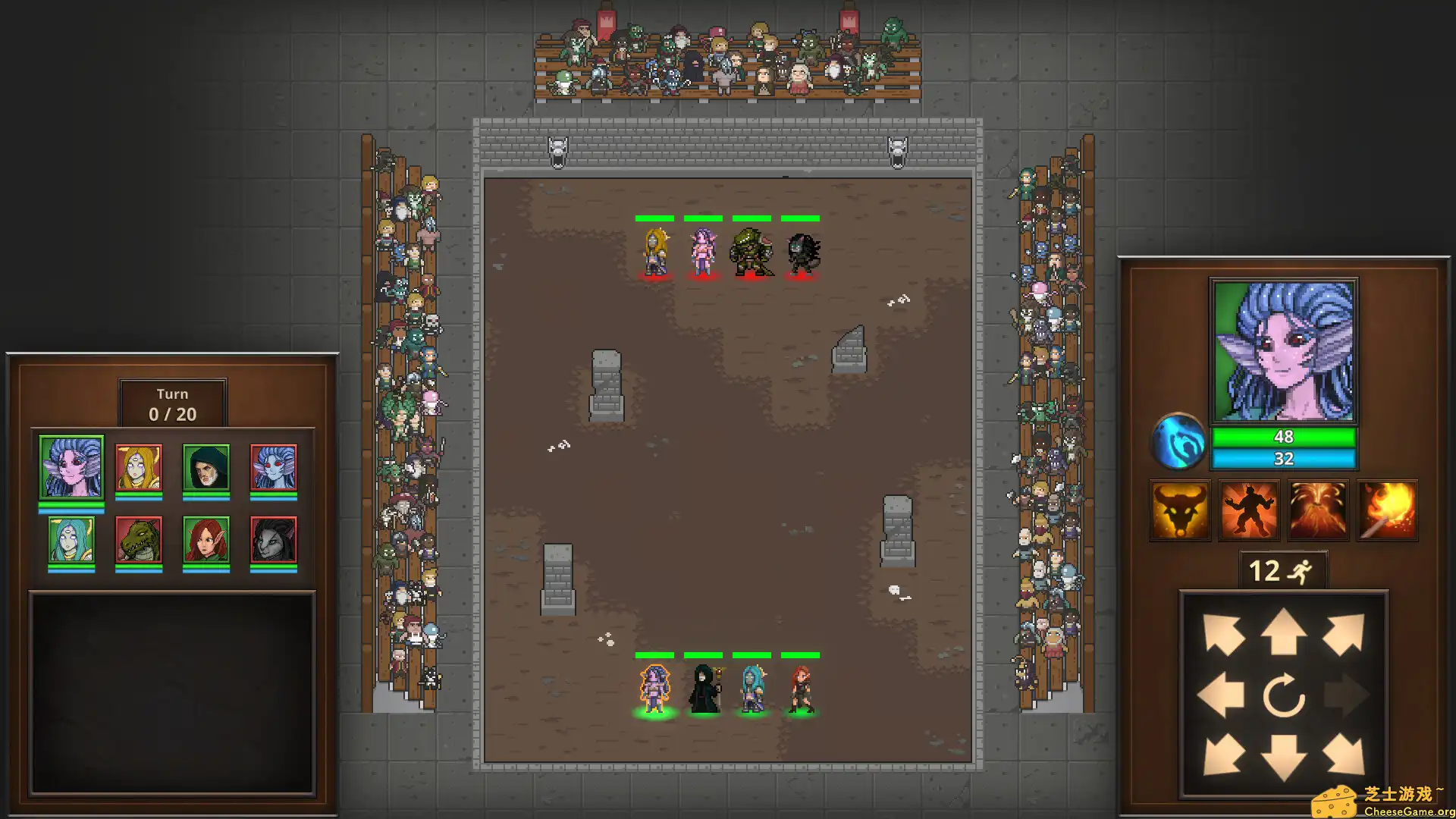Click the Turn 0 / 20 counter

click(x=172, y=404)
